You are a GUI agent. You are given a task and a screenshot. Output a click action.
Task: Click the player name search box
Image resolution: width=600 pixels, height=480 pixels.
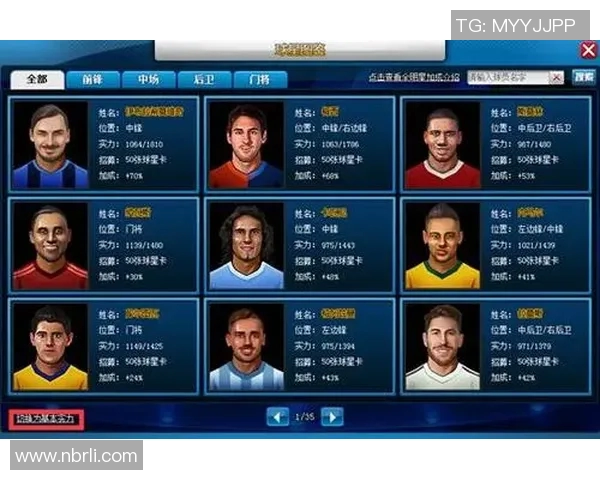click(x=513, y=77)
